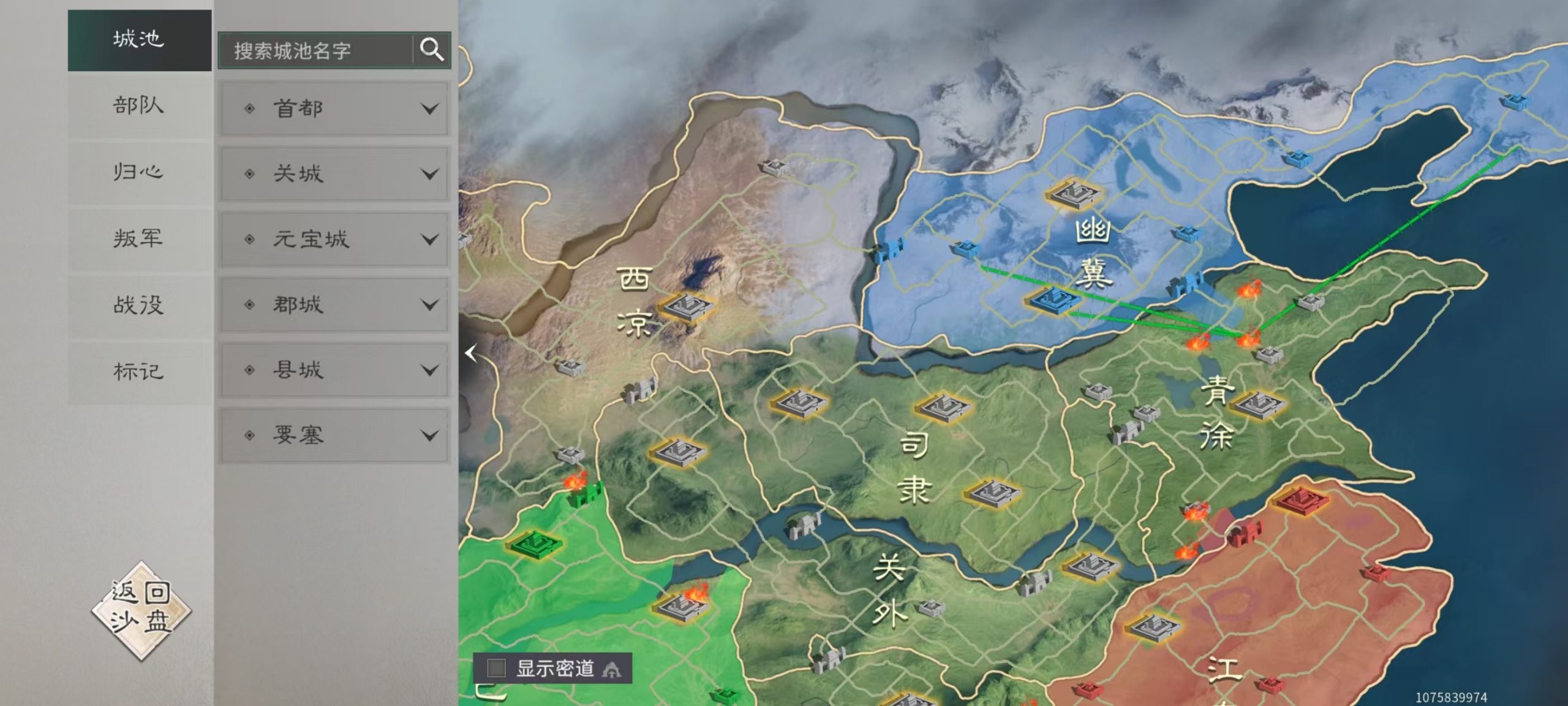The width and height of the screenshot is (1568, 706).
Task: Expand the 关城 category dropdown
Action: pyautogui.click(x=334, y=174)
